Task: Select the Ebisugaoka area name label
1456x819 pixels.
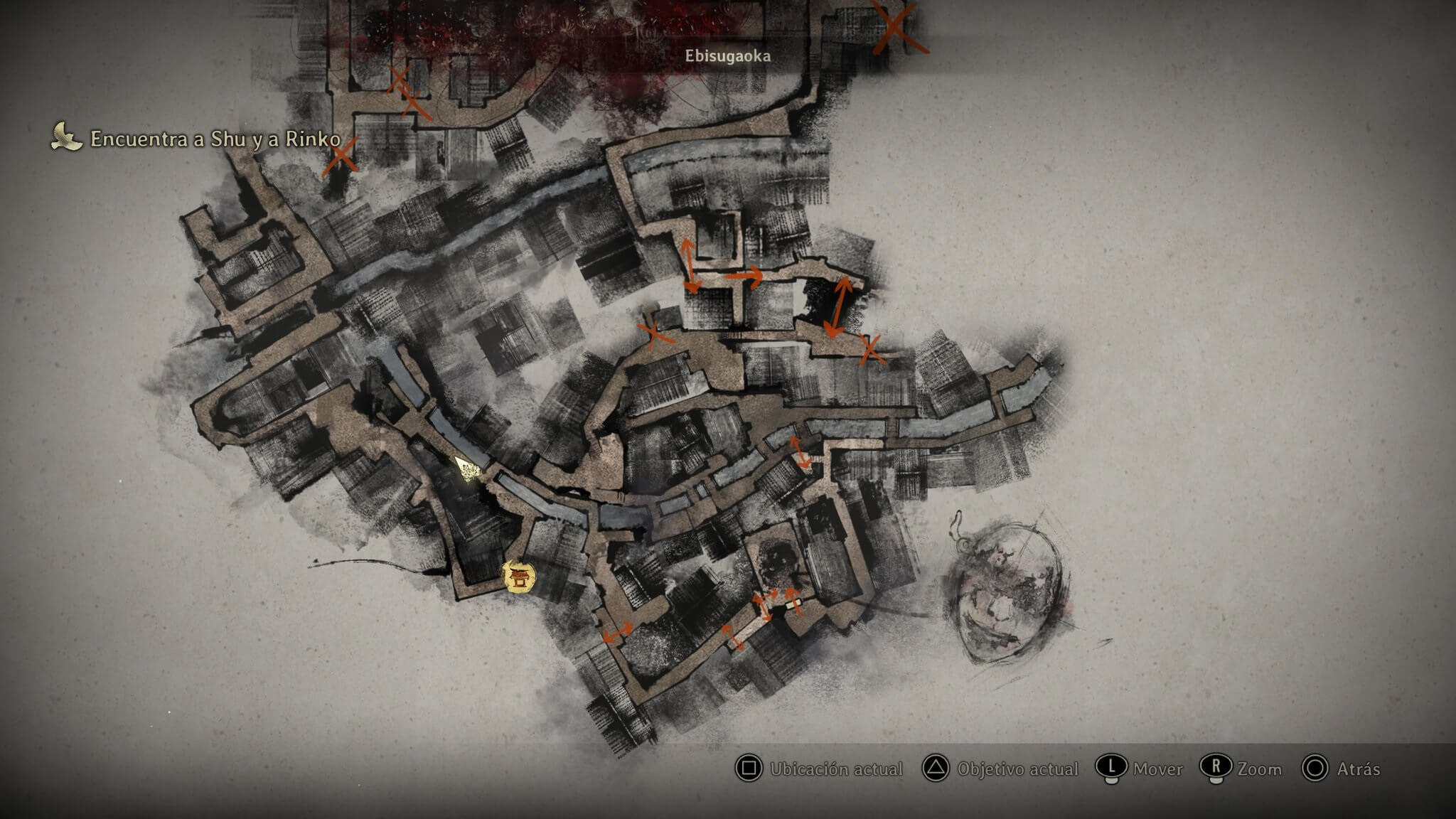Action: 727,55
